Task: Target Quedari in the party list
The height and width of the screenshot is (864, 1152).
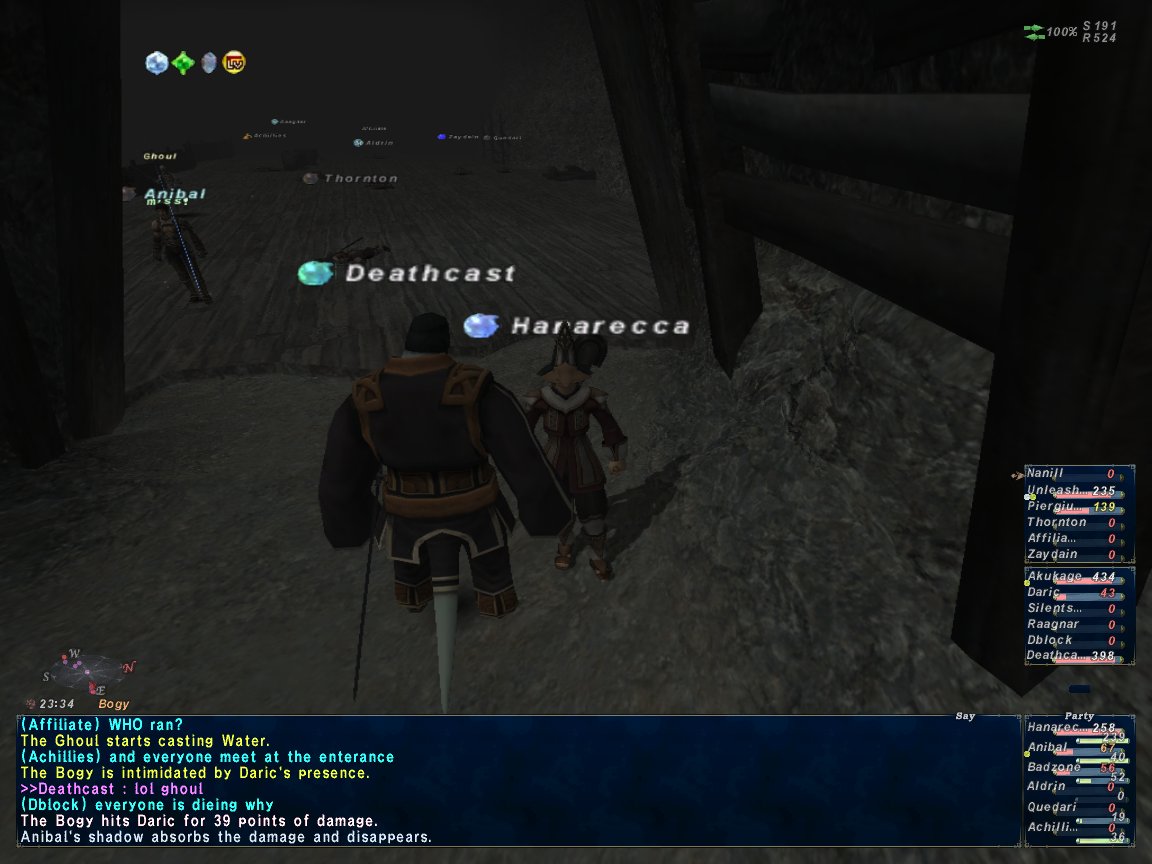Action: 1051,807
